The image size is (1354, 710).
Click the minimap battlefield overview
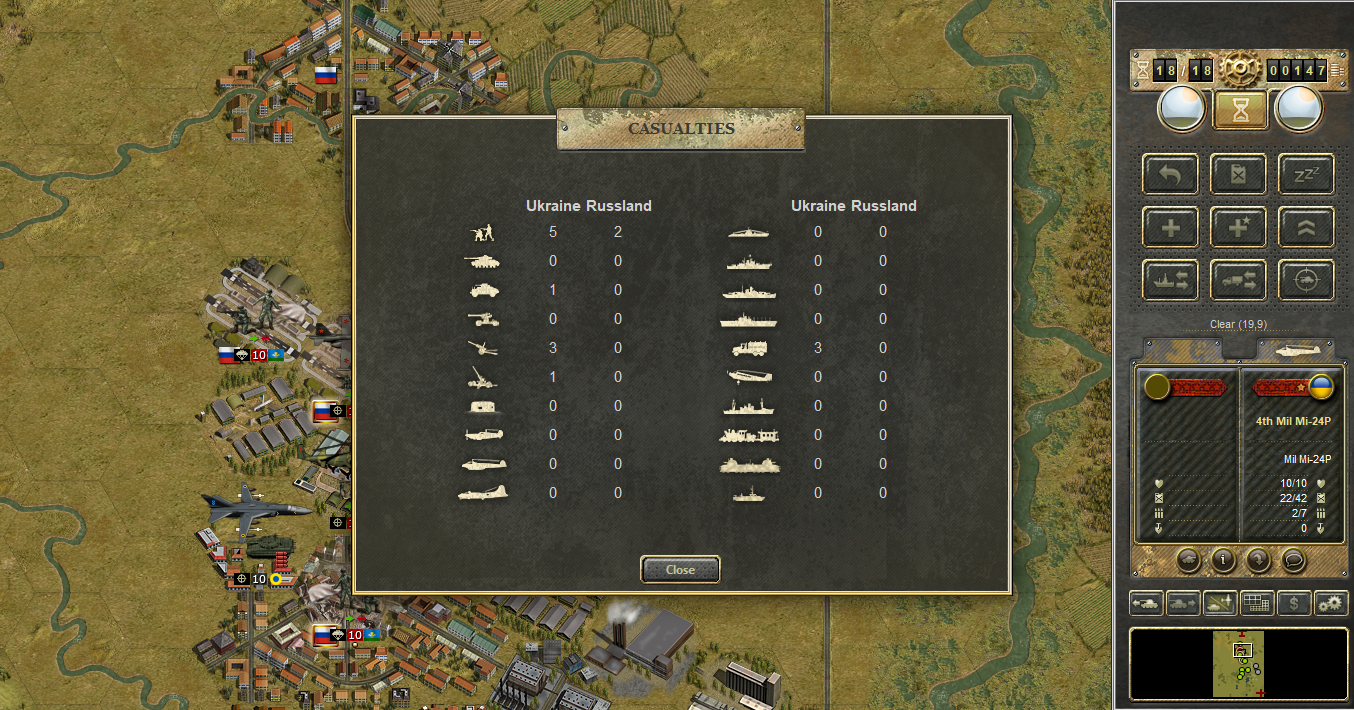coord(1239,663)
